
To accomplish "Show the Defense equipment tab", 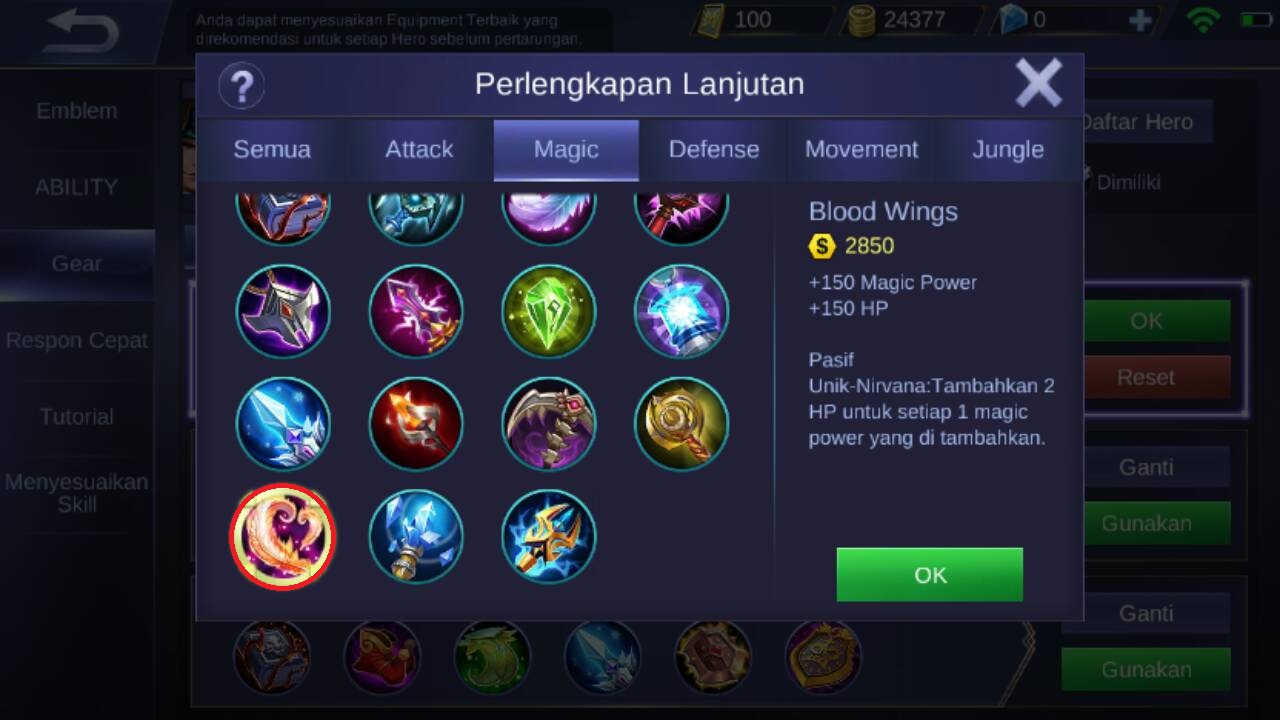I will 714,150.
